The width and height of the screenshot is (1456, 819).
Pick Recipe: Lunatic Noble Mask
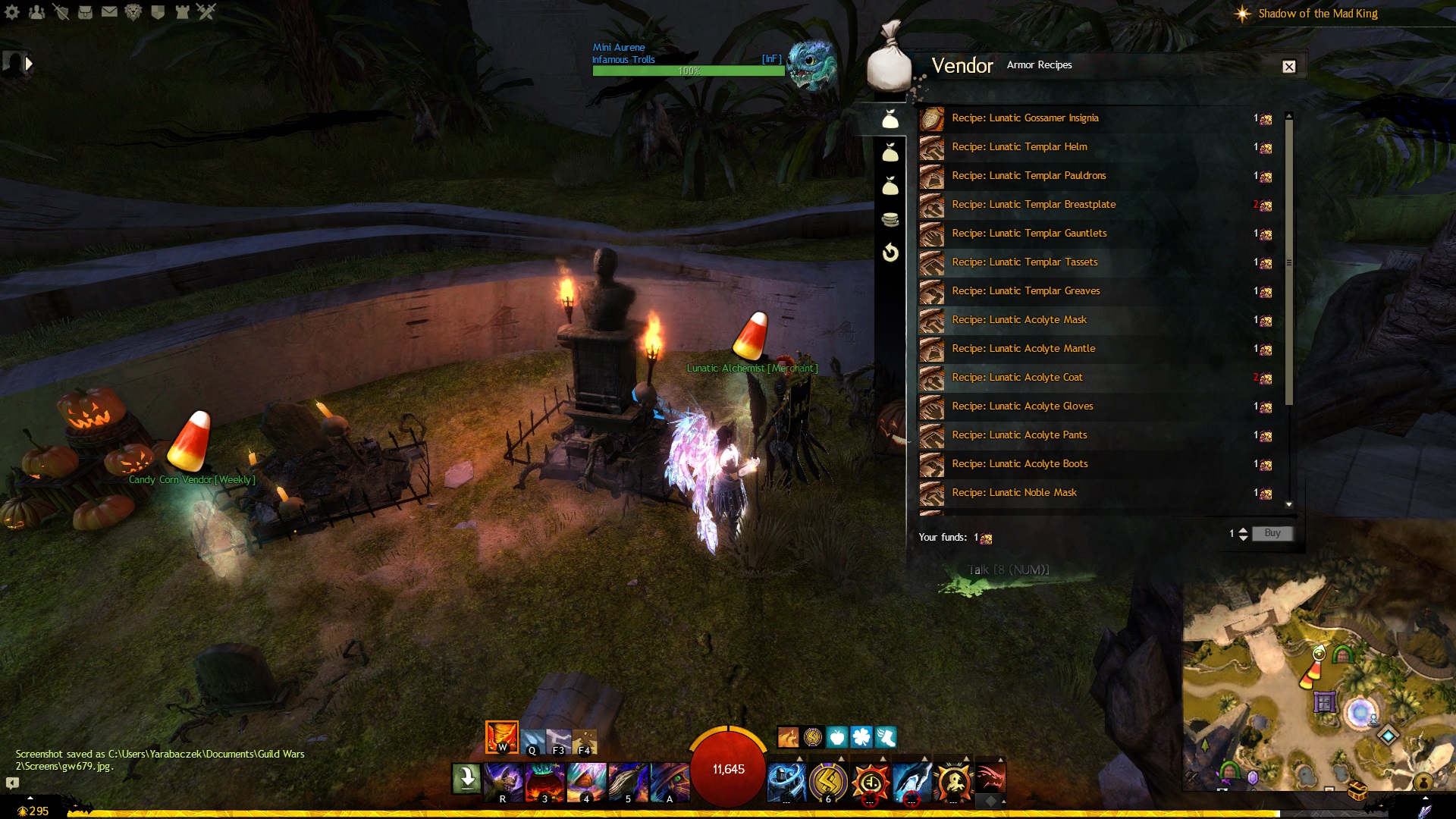click(1014, 493)
